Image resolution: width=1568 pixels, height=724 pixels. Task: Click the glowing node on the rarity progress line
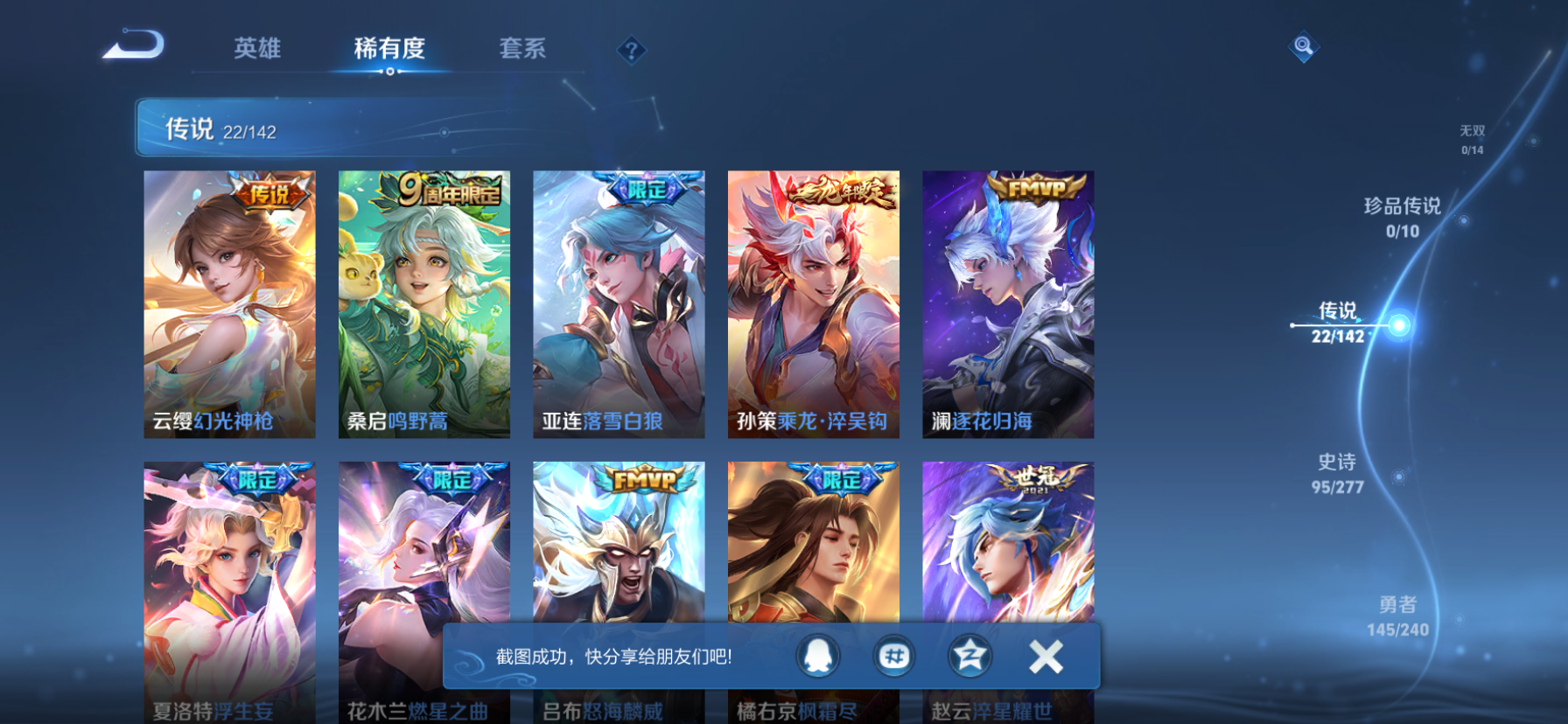[1399, 324]
